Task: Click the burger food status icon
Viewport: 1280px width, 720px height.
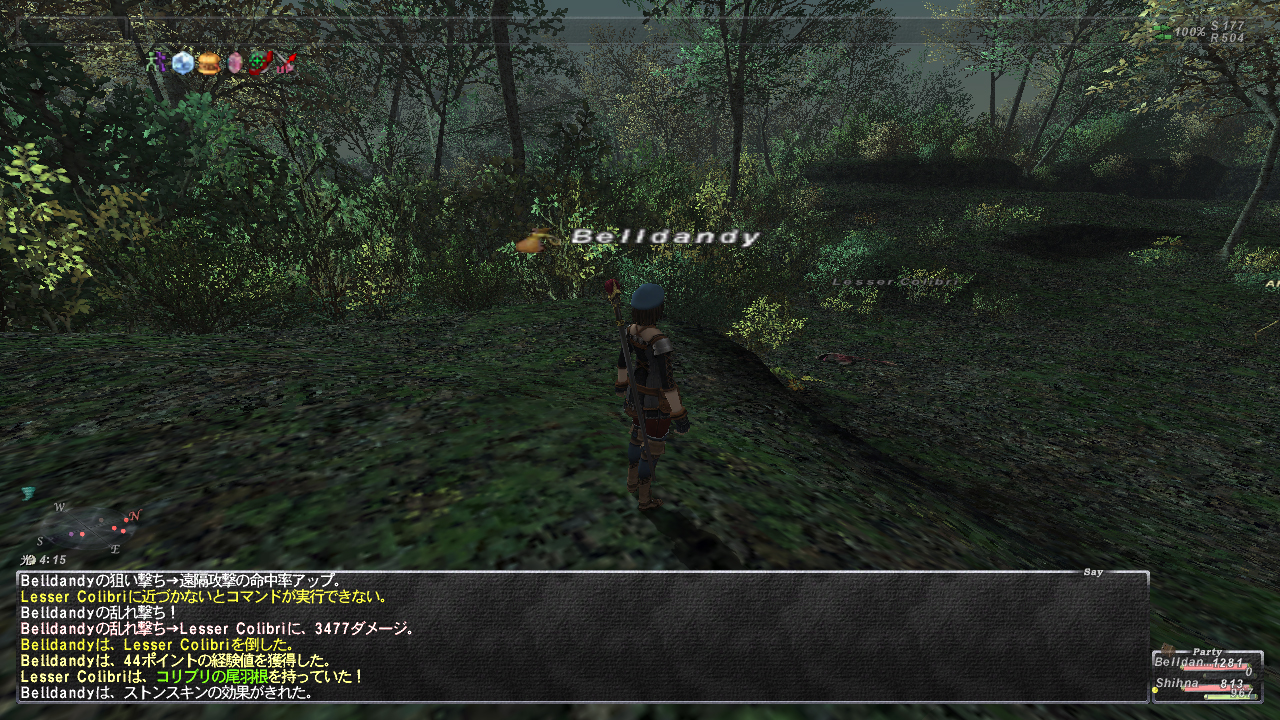Action: click(208, 64)
